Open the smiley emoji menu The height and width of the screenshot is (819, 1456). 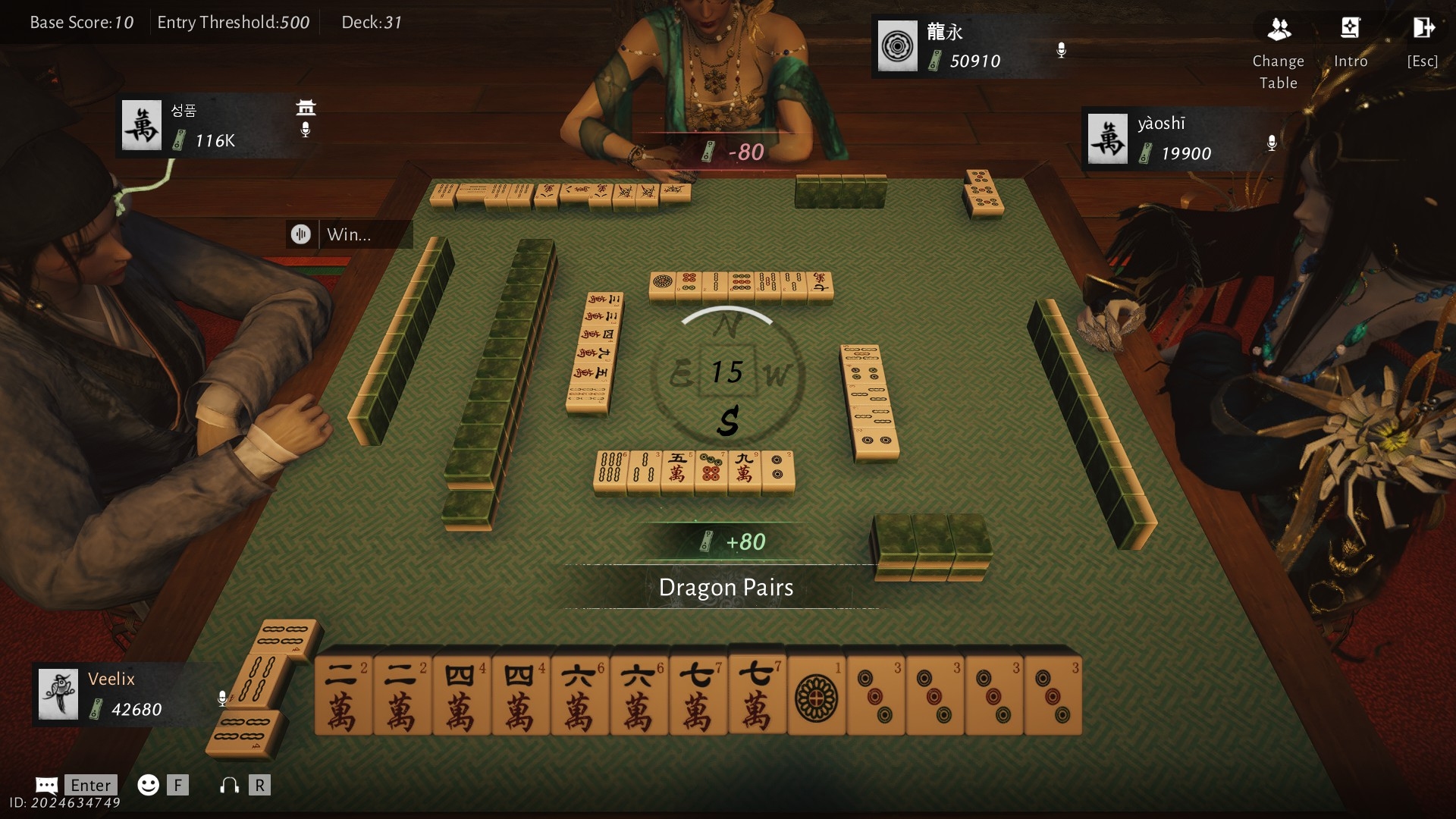click(148, 785)
